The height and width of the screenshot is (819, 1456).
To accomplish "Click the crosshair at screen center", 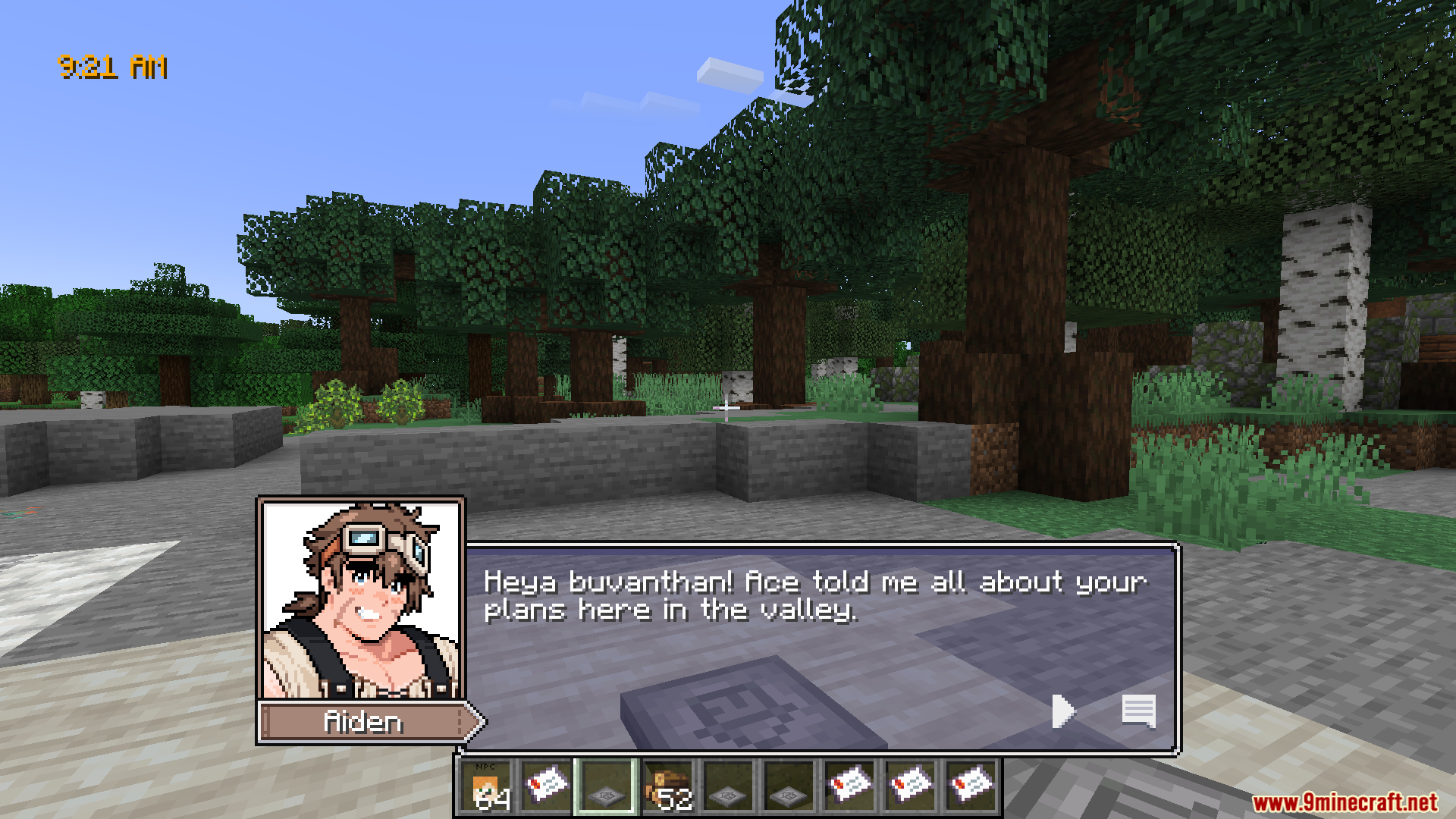I will [726, 409].
